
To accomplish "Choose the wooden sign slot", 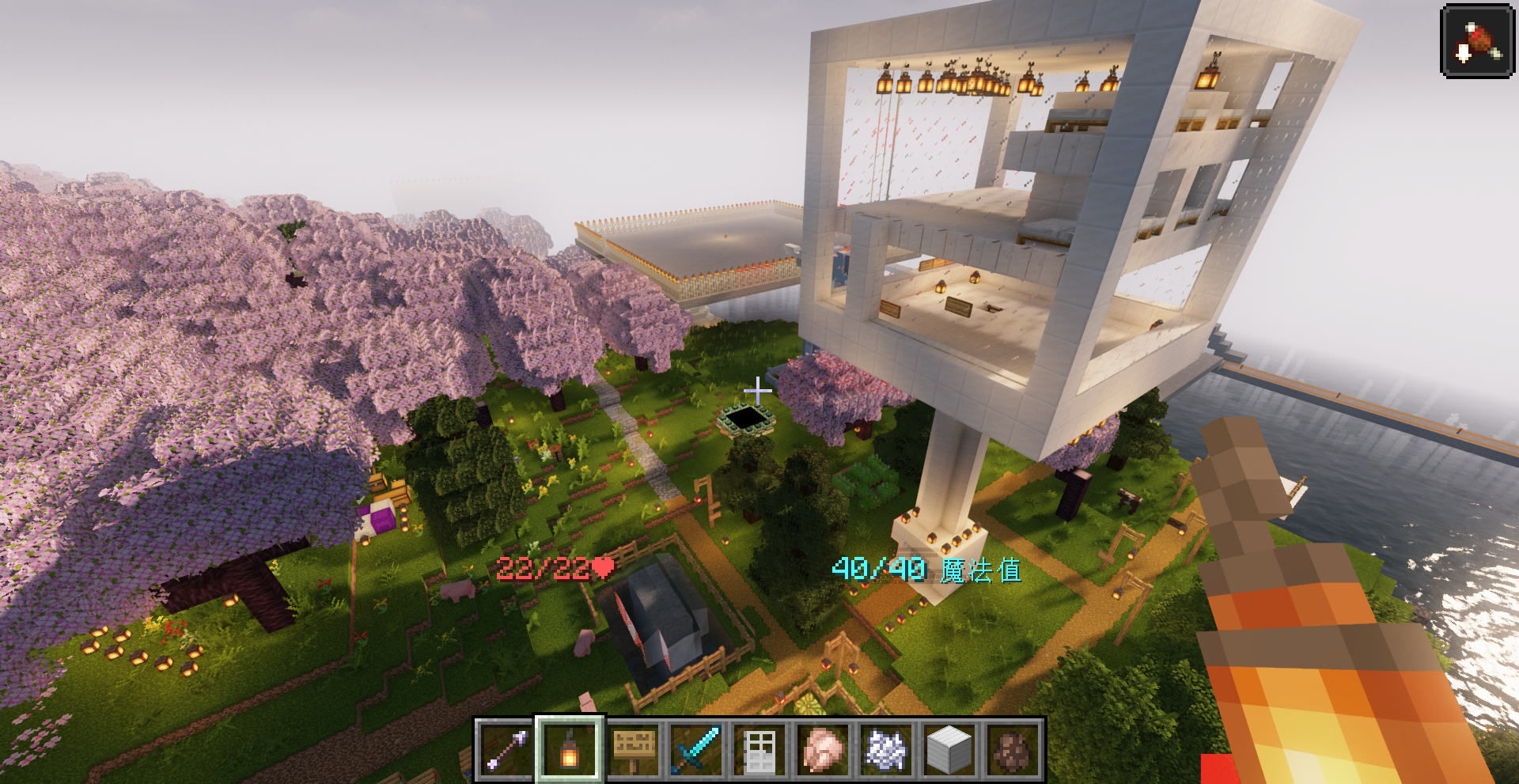I will click(x=634, y=749).
